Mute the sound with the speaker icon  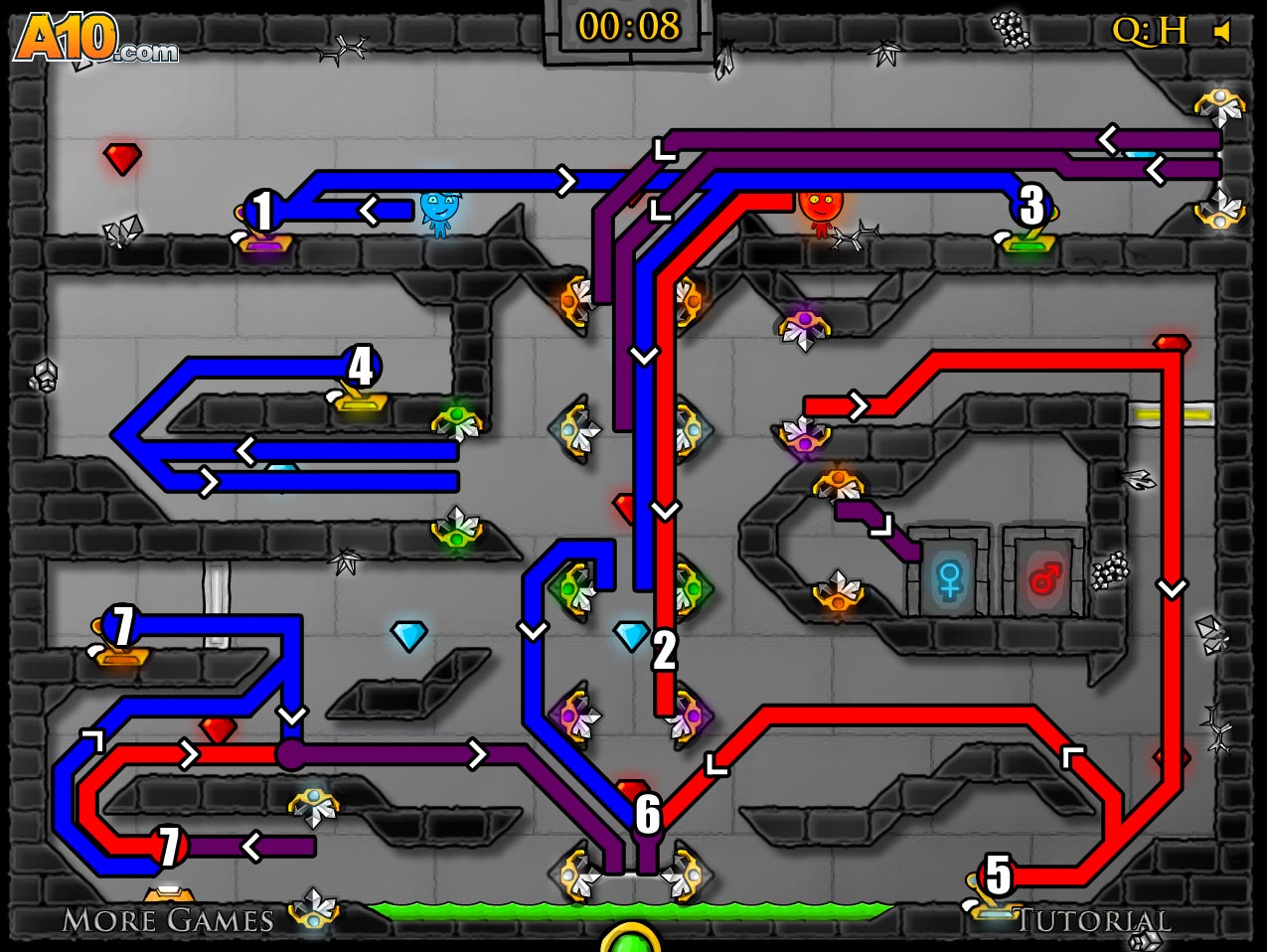[x=1223, y=32]
